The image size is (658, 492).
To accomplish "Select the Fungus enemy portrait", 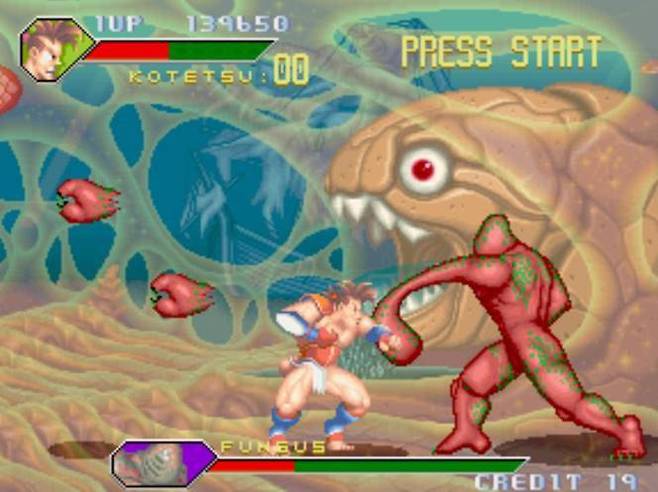I will point(160,463).
